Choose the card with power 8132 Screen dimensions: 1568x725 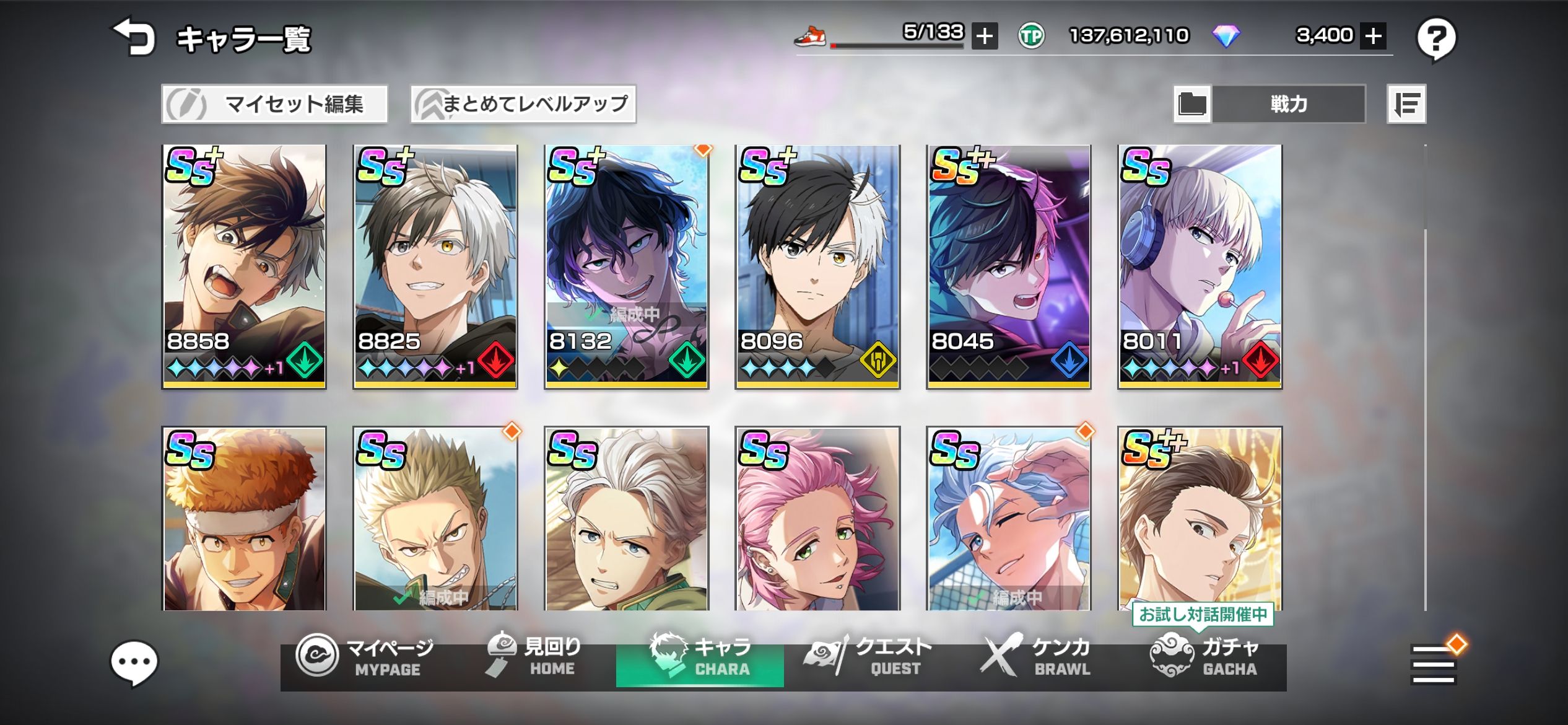click(x=626, y=266)
